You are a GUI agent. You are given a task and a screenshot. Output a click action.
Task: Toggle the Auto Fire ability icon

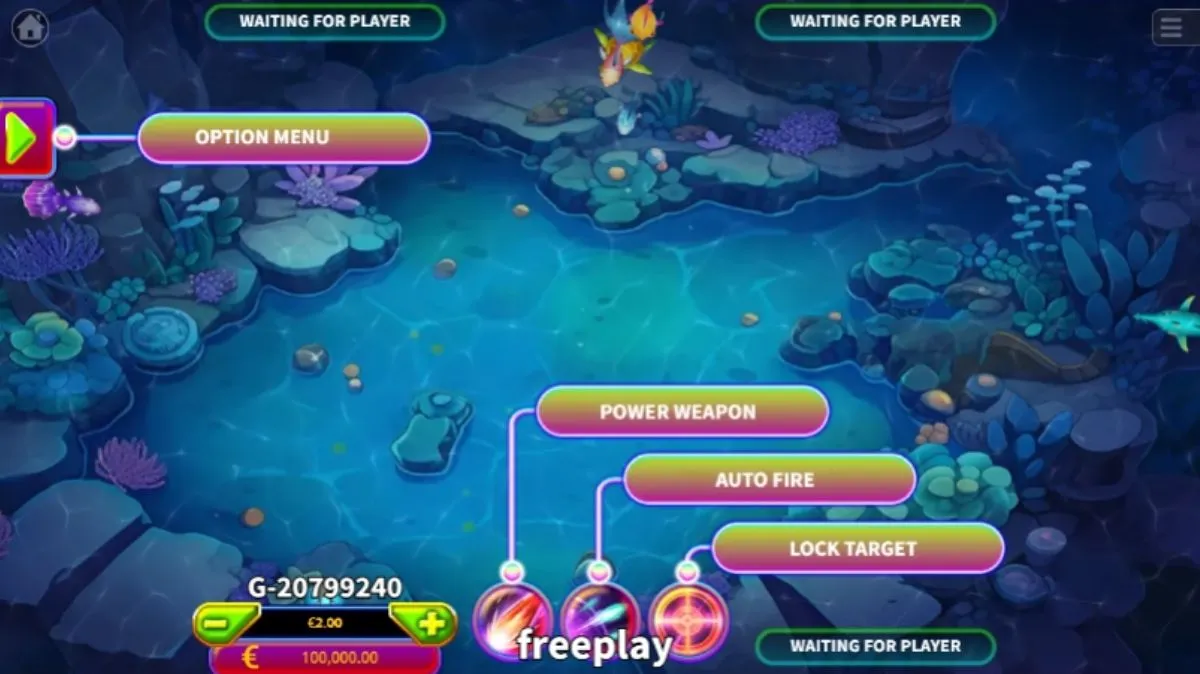599,616
